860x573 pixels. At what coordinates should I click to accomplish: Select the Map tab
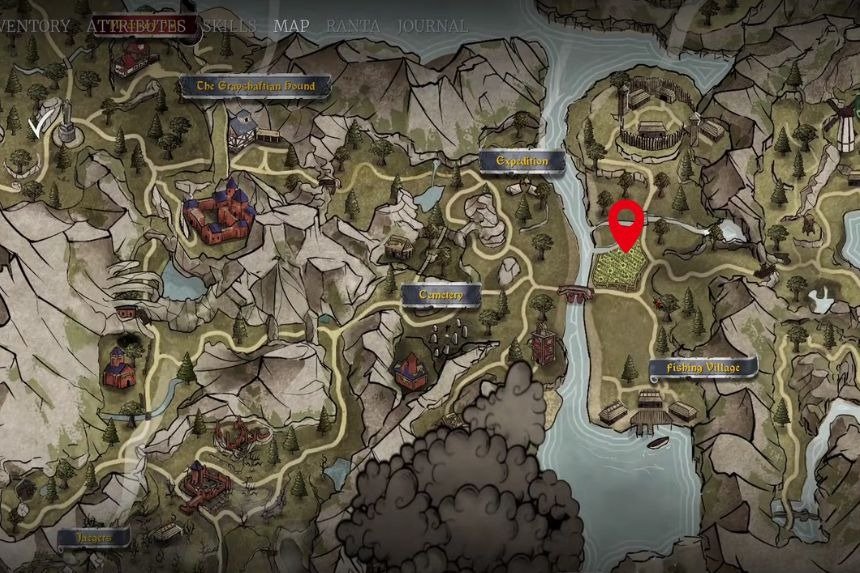tap(291, 26)
